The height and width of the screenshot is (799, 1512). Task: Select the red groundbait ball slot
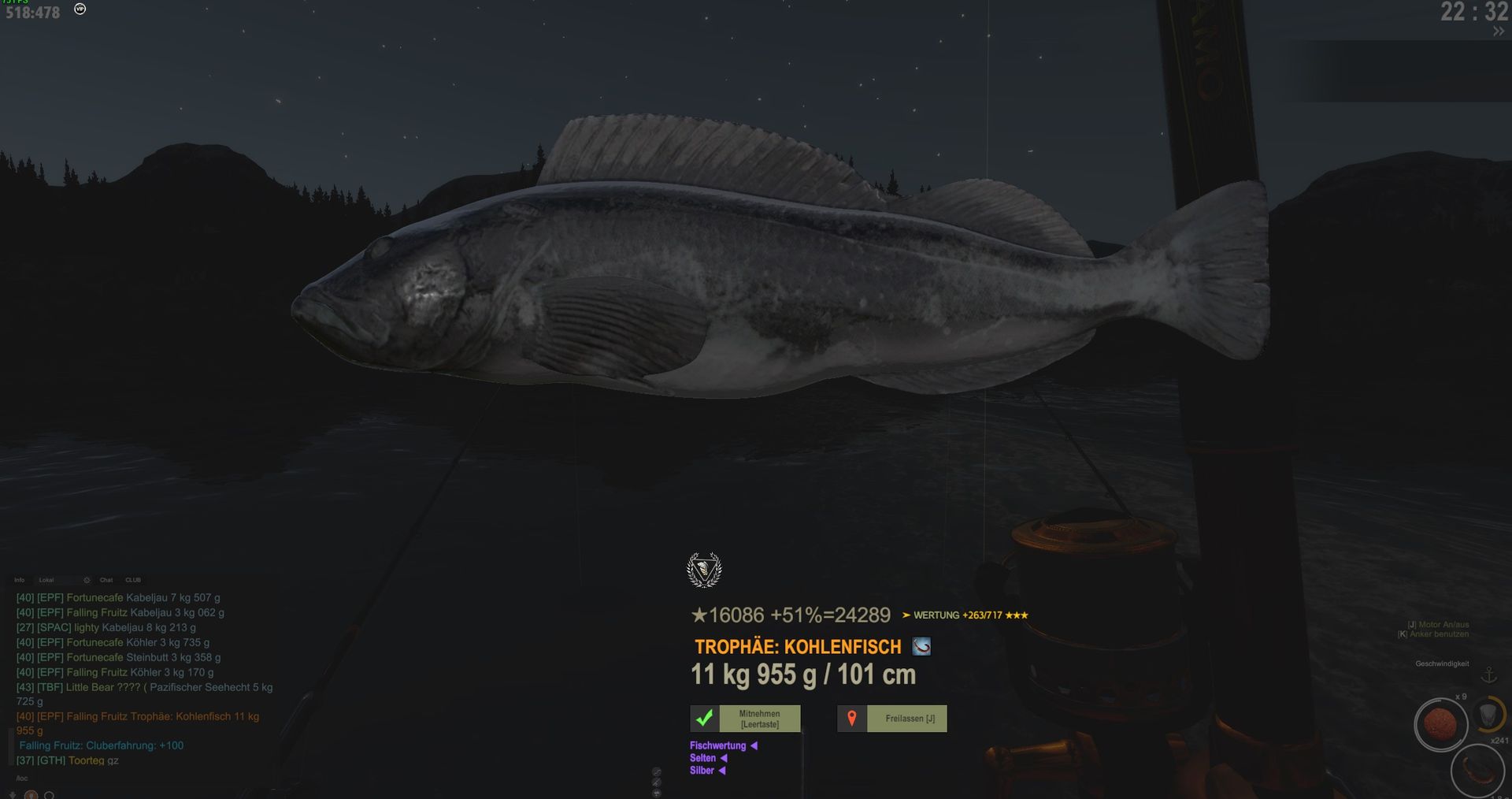click(x=1441, y=723)
